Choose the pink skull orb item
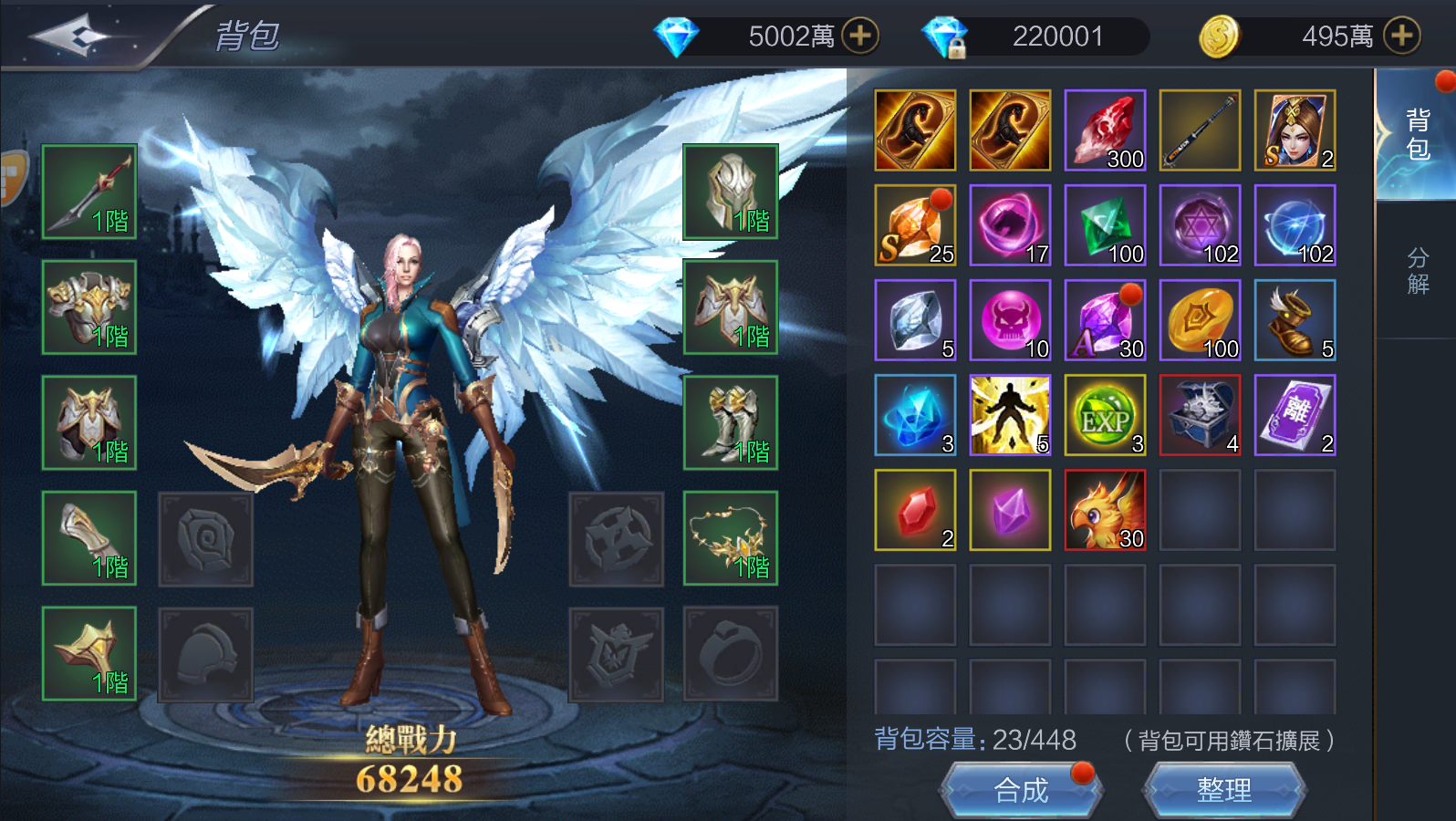Viewport: 1456px width, 821px height. (1010, 320)
